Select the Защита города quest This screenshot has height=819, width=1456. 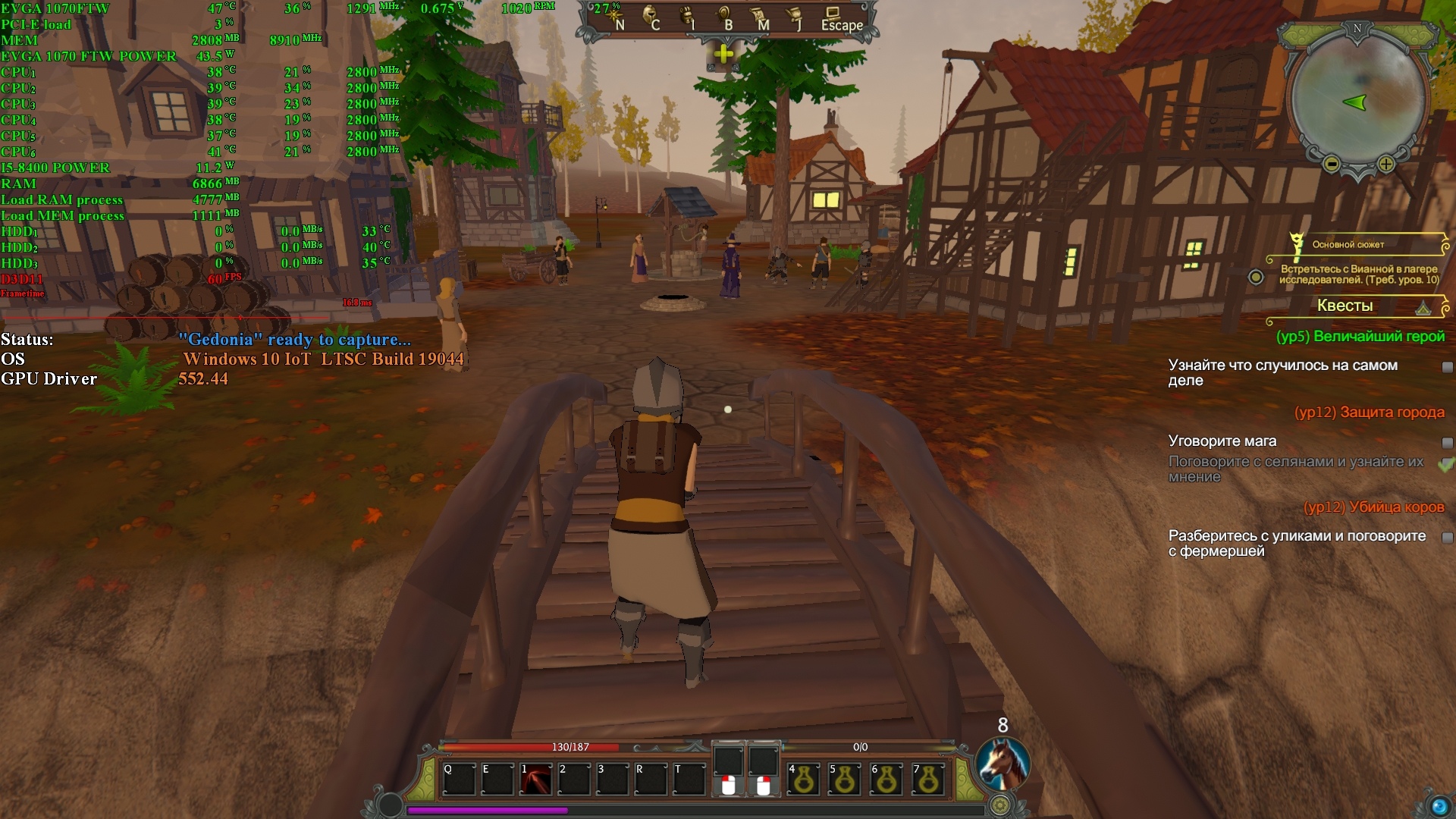1369,413
